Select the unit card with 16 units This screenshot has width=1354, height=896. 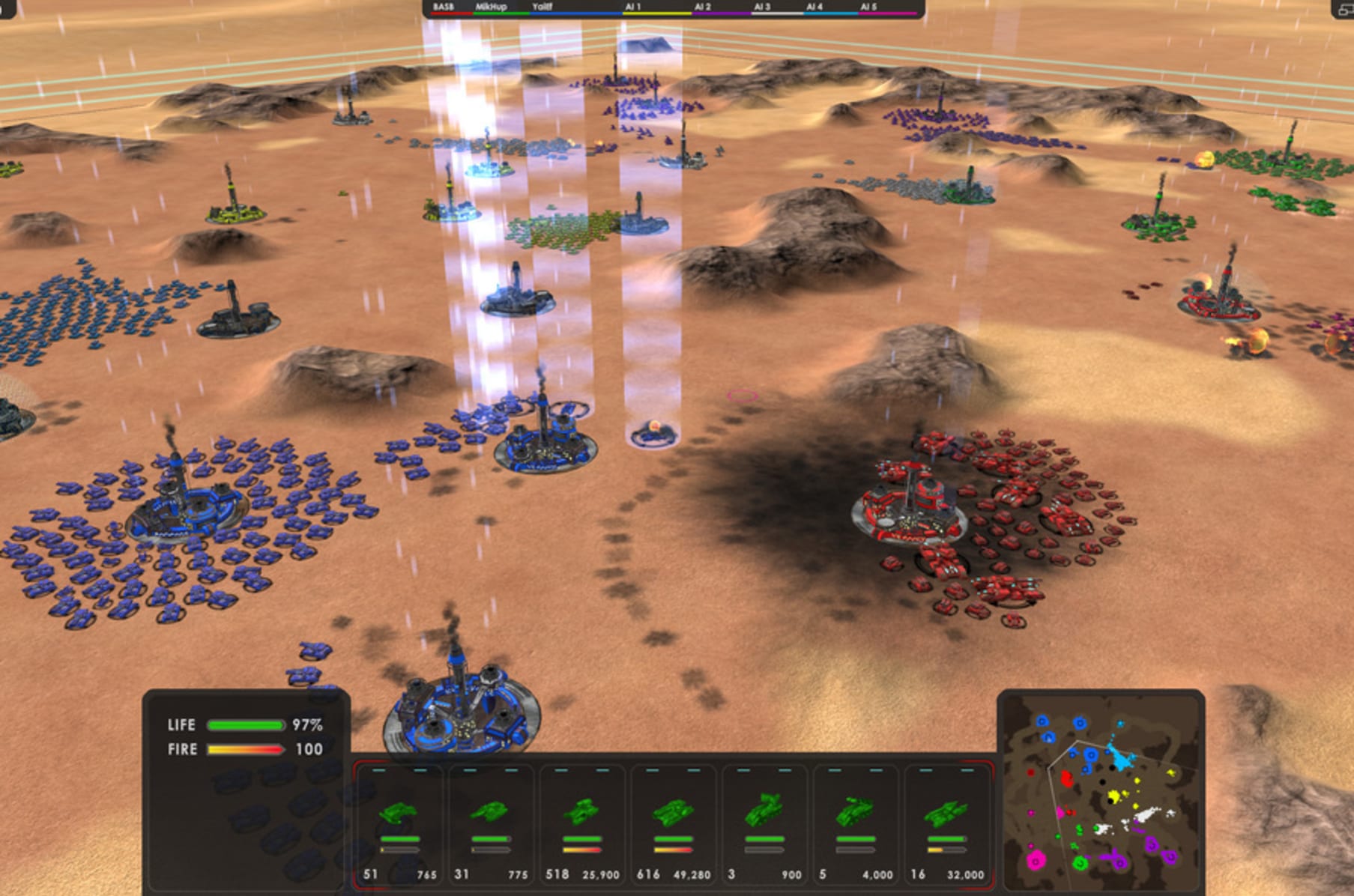click(947, 824)
